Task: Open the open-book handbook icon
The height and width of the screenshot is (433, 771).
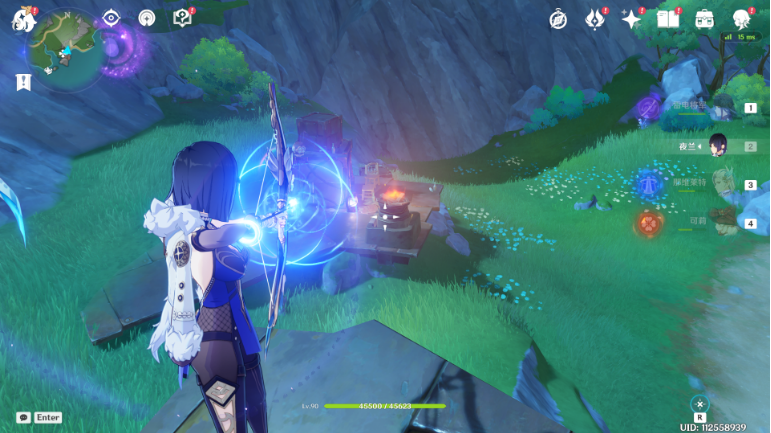Action: (667, 19)
